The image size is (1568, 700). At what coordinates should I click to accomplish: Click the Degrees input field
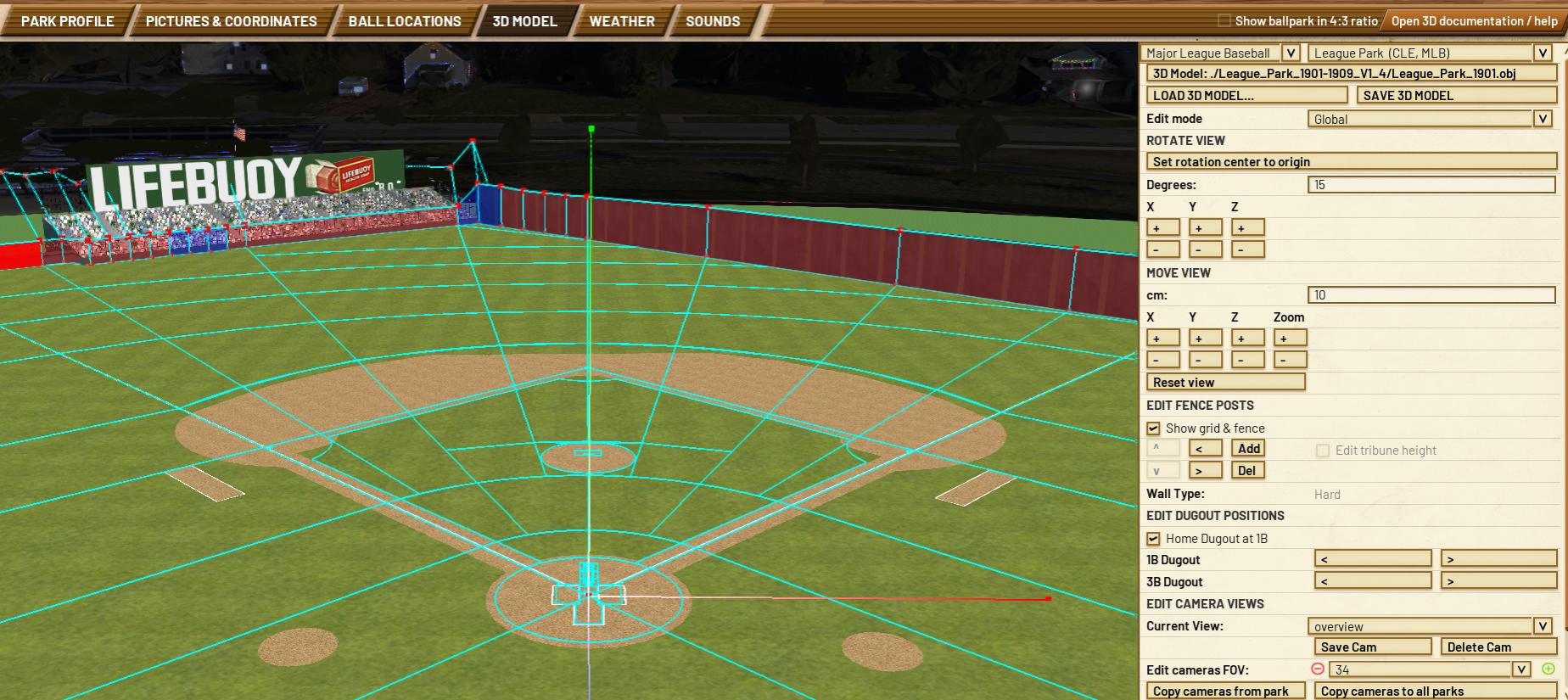coord(1431,185)
